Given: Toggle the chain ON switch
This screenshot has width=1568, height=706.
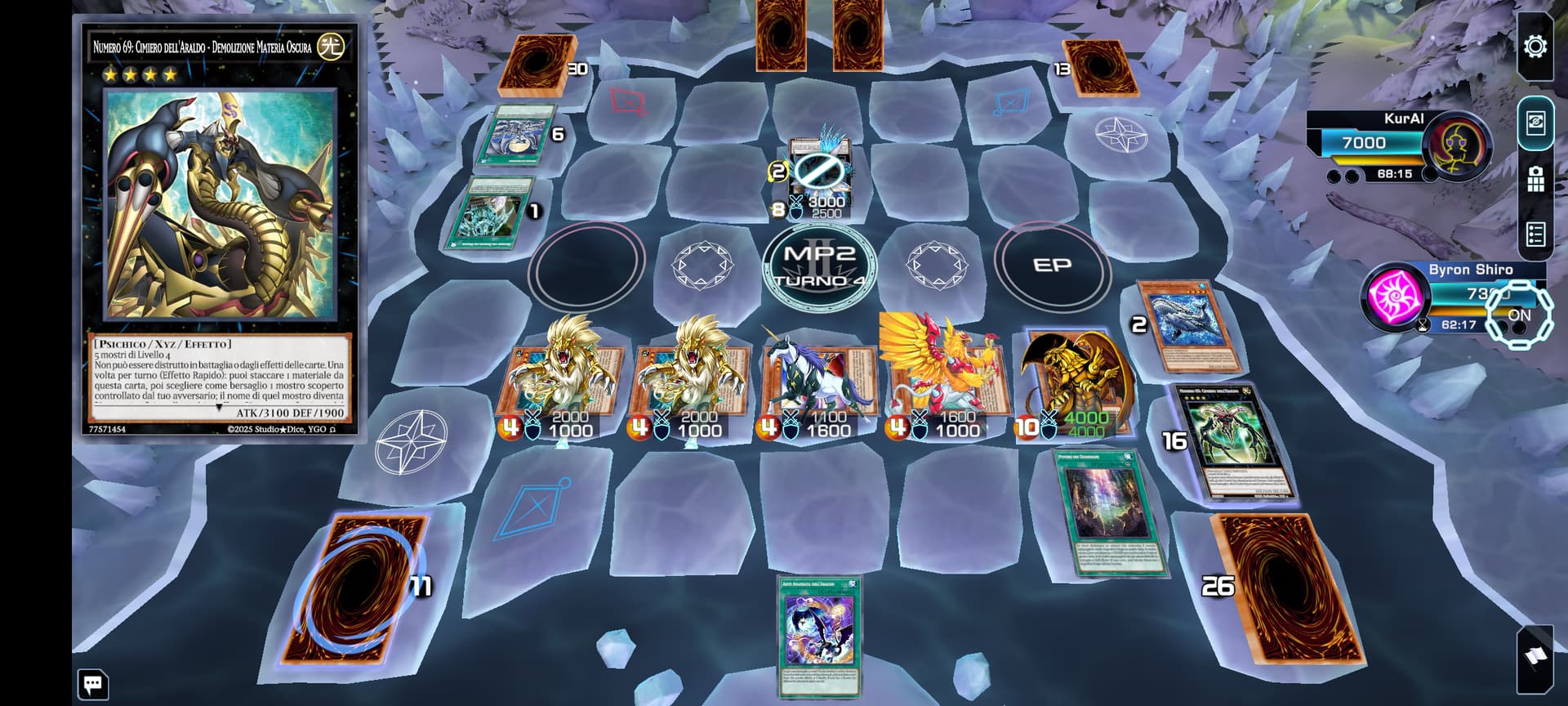Looking at the screenshot, I should (1517, 314).
